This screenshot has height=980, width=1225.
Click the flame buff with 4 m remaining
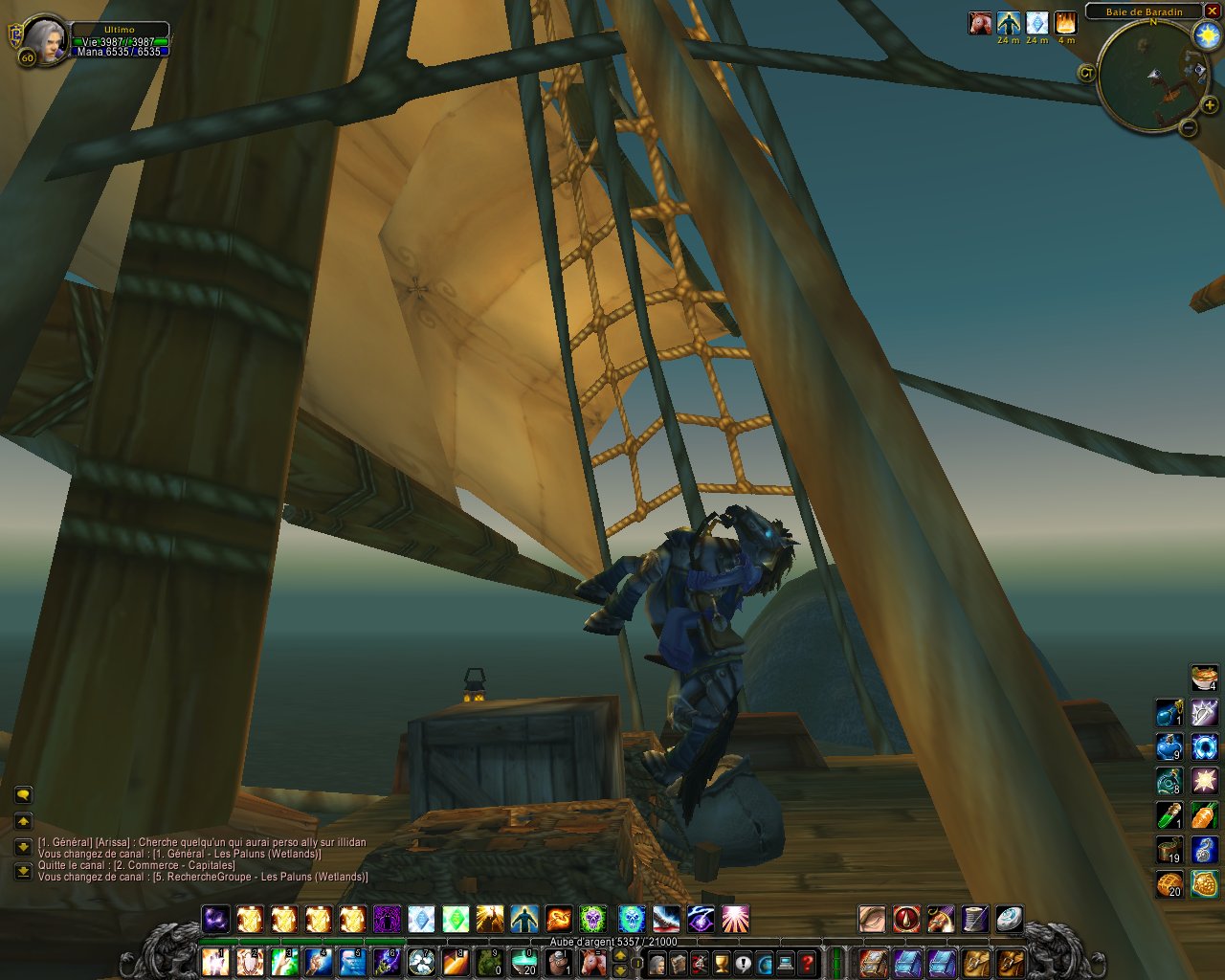[x=1066, y=23]
